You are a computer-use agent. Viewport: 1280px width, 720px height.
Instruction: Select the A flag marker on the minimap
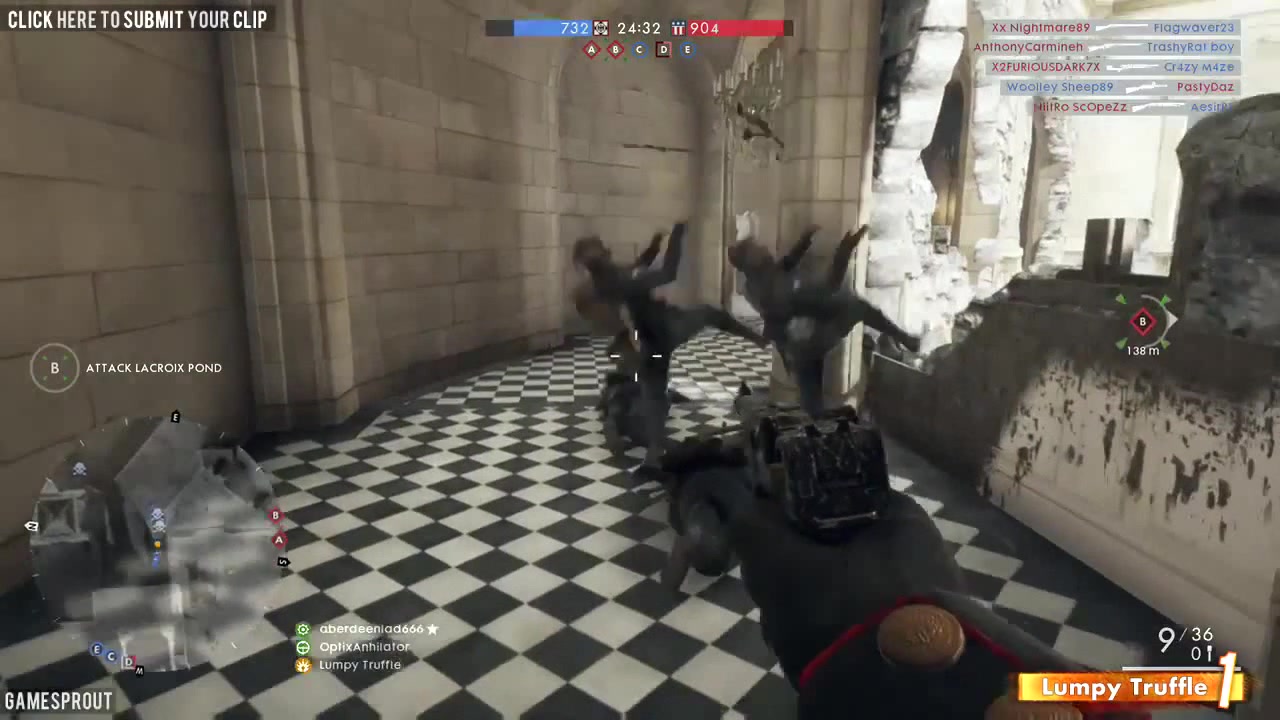(x=278, y=540)
